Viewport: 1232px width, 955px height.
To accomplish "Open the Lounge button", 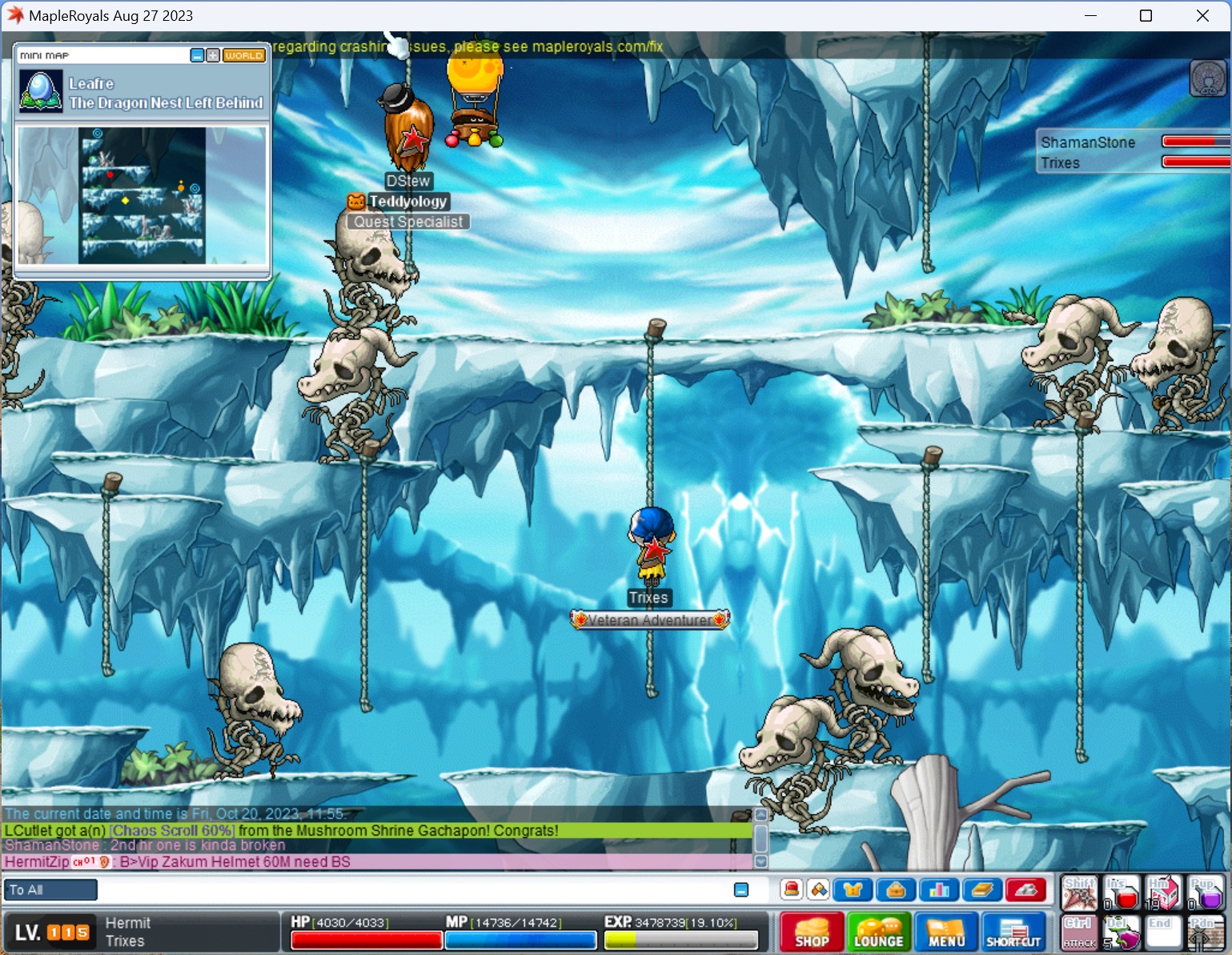I will tap(878, 932).
